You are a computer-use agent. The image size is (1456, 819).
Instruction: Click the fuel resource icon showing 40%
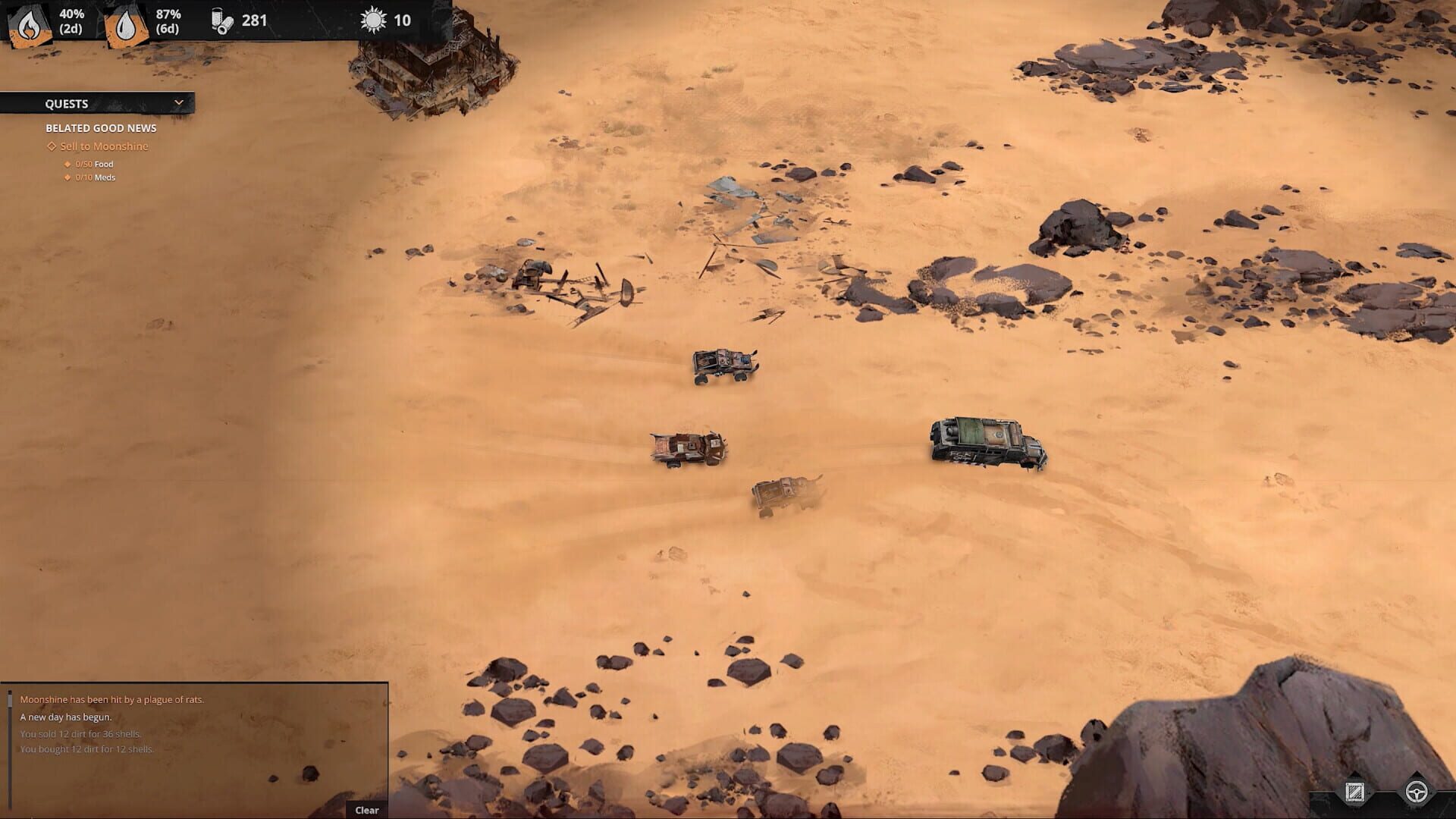28,20
